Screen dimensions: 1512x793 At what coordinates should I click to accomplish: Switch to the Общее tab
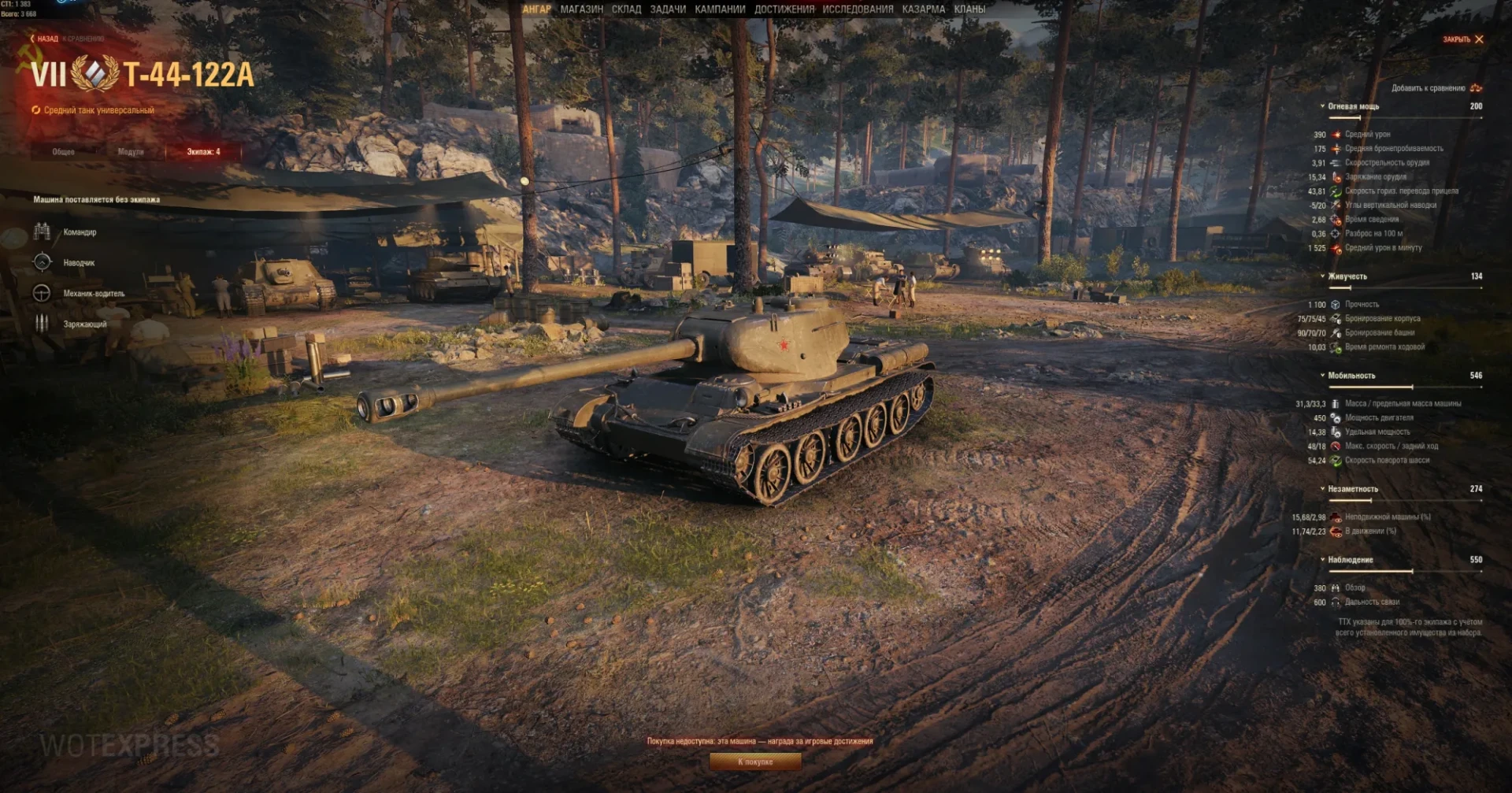[63, 152]
